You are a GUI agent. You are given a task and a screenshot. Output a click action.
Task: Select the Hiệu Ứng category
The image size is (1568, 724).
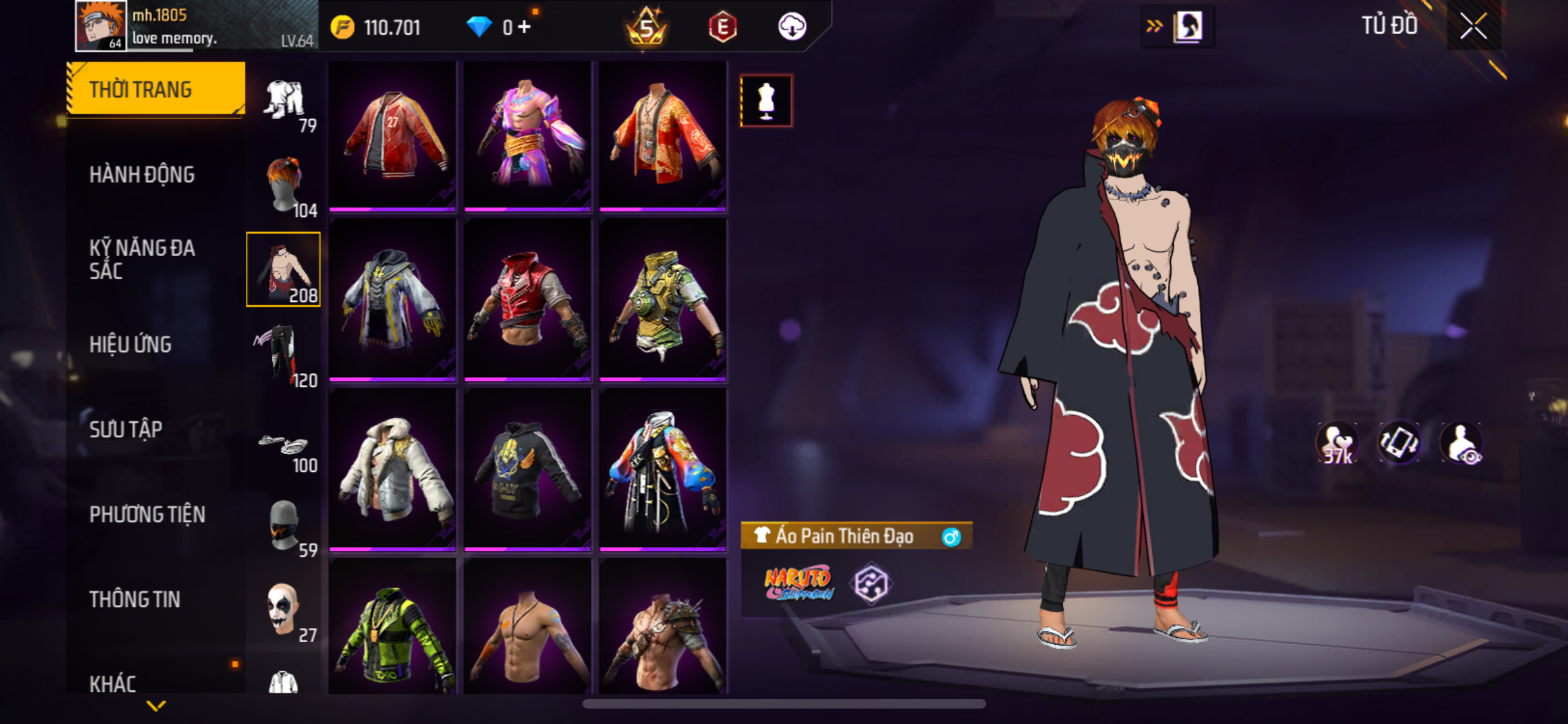(131, 344)
